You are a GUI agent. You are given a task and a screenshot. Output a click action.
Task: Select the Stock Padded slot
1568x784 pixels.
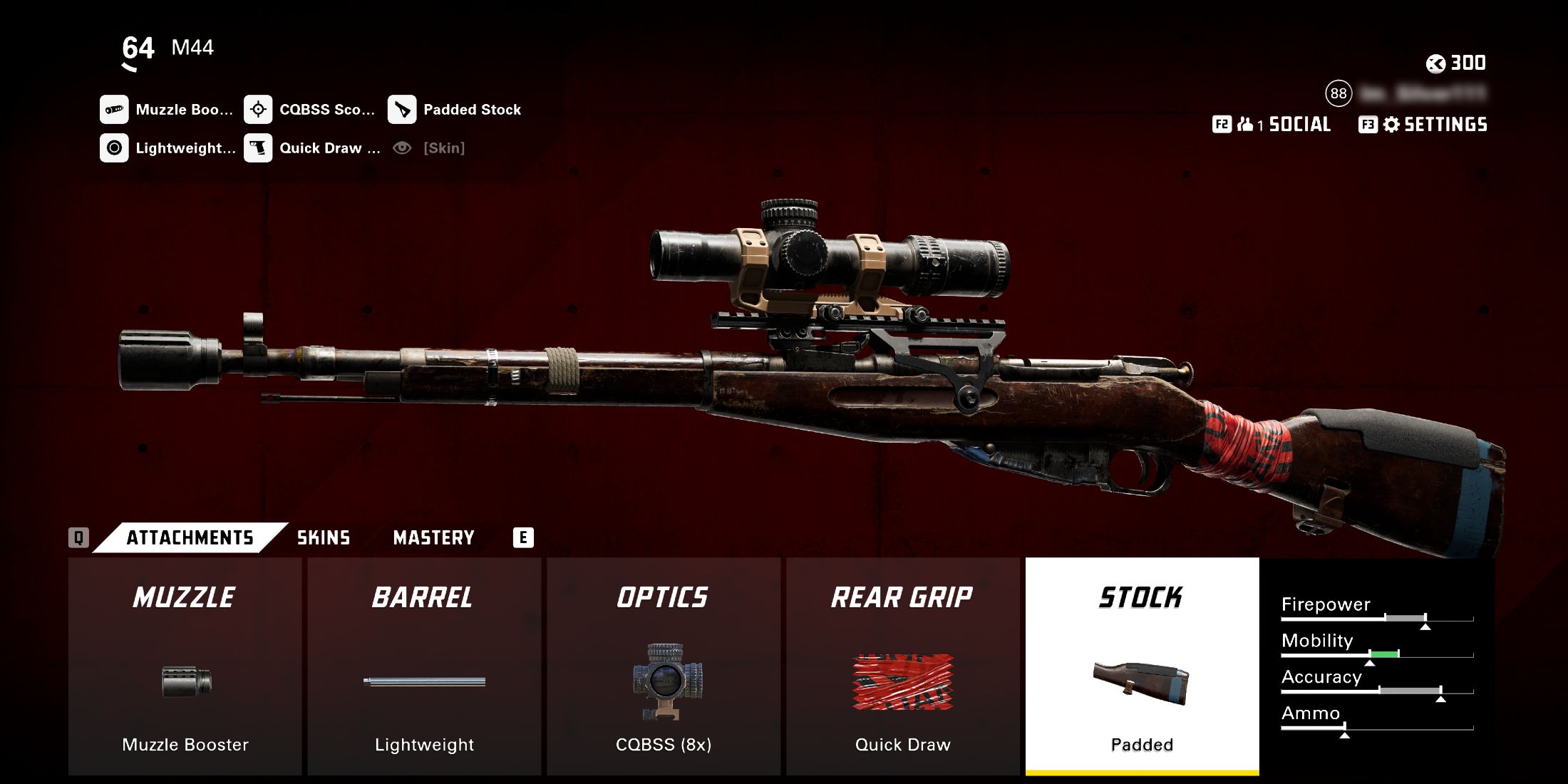click(x=1142, y=666)
